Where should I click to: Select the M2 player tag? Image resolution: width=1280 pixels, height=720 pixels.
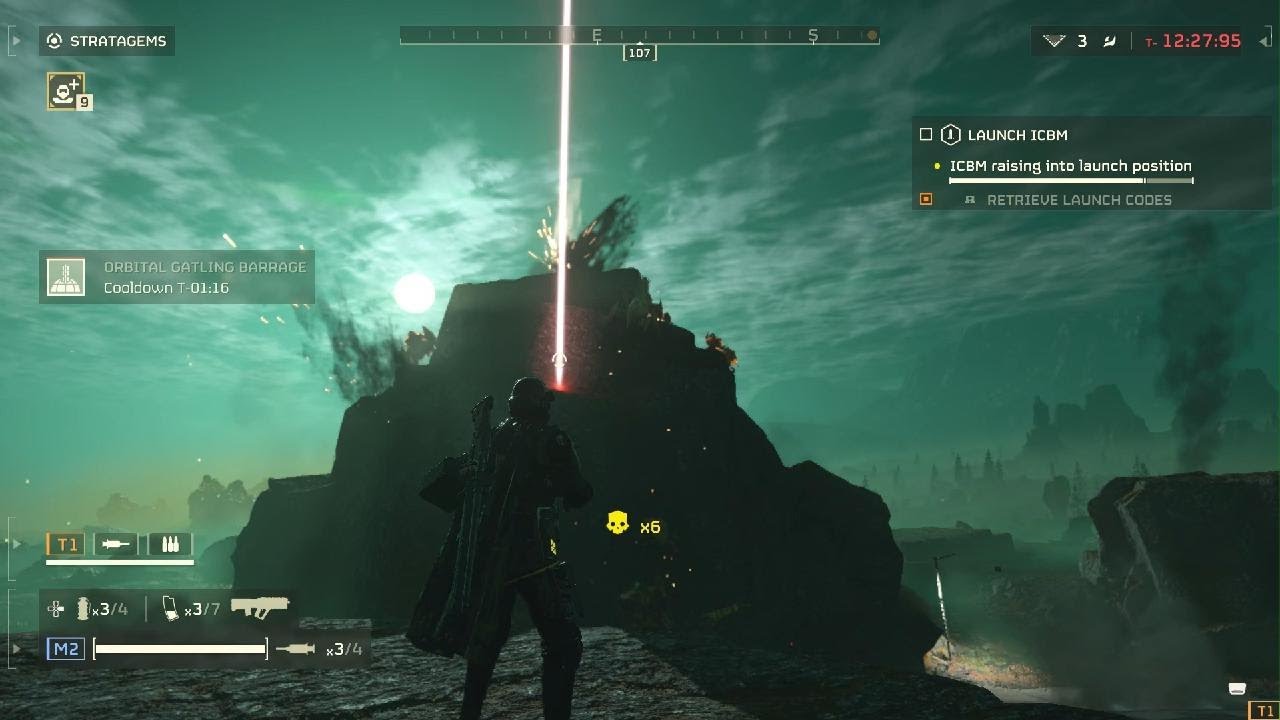pyautogui.click(x=66, y=649)
